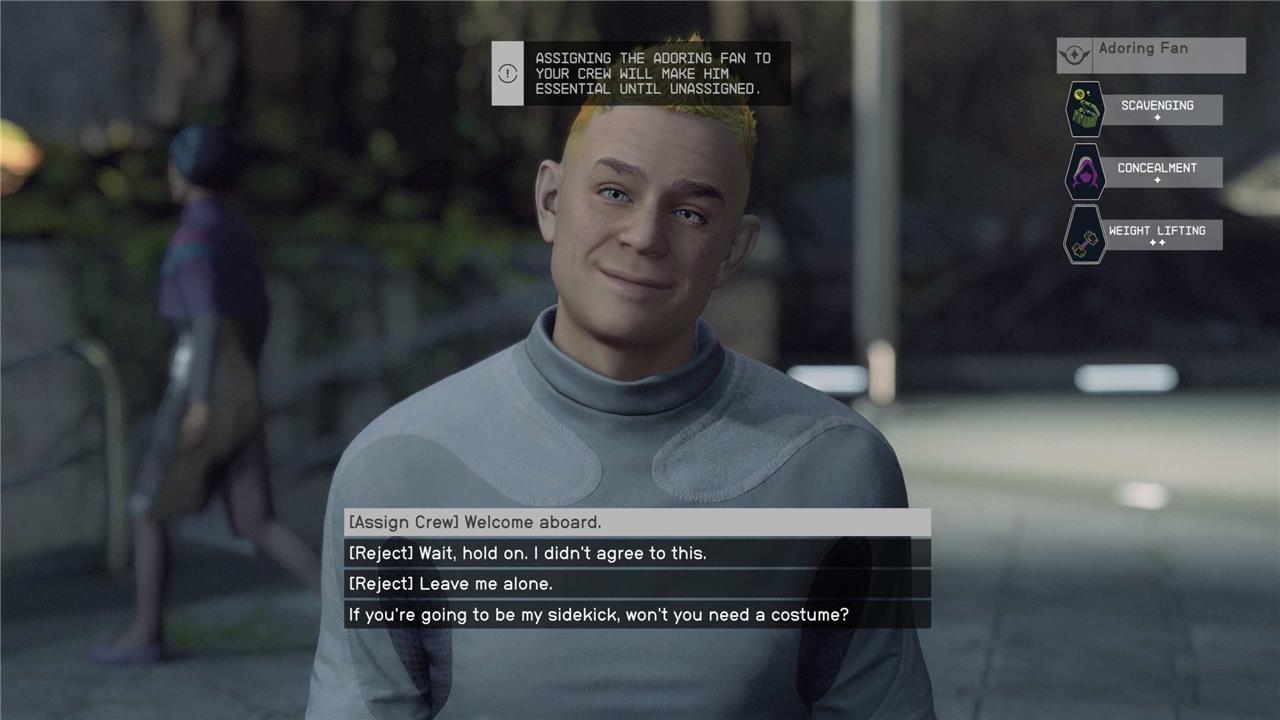Click the Adoring Fan name header
Image resolution: width=1280 pixels, height=720 pixels.
pos(1151,54)
